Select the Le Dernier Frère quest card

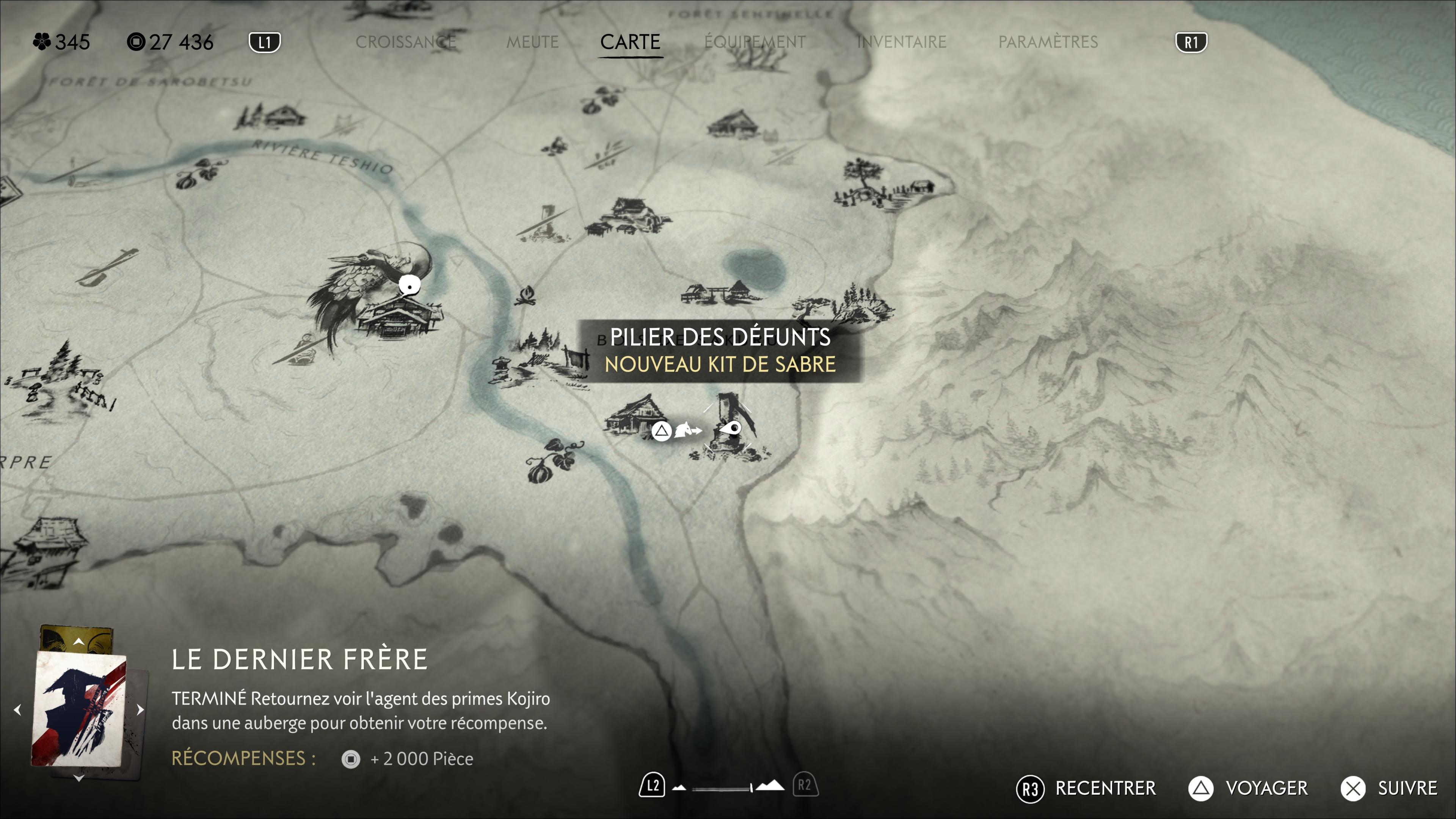tap(79, 710)
